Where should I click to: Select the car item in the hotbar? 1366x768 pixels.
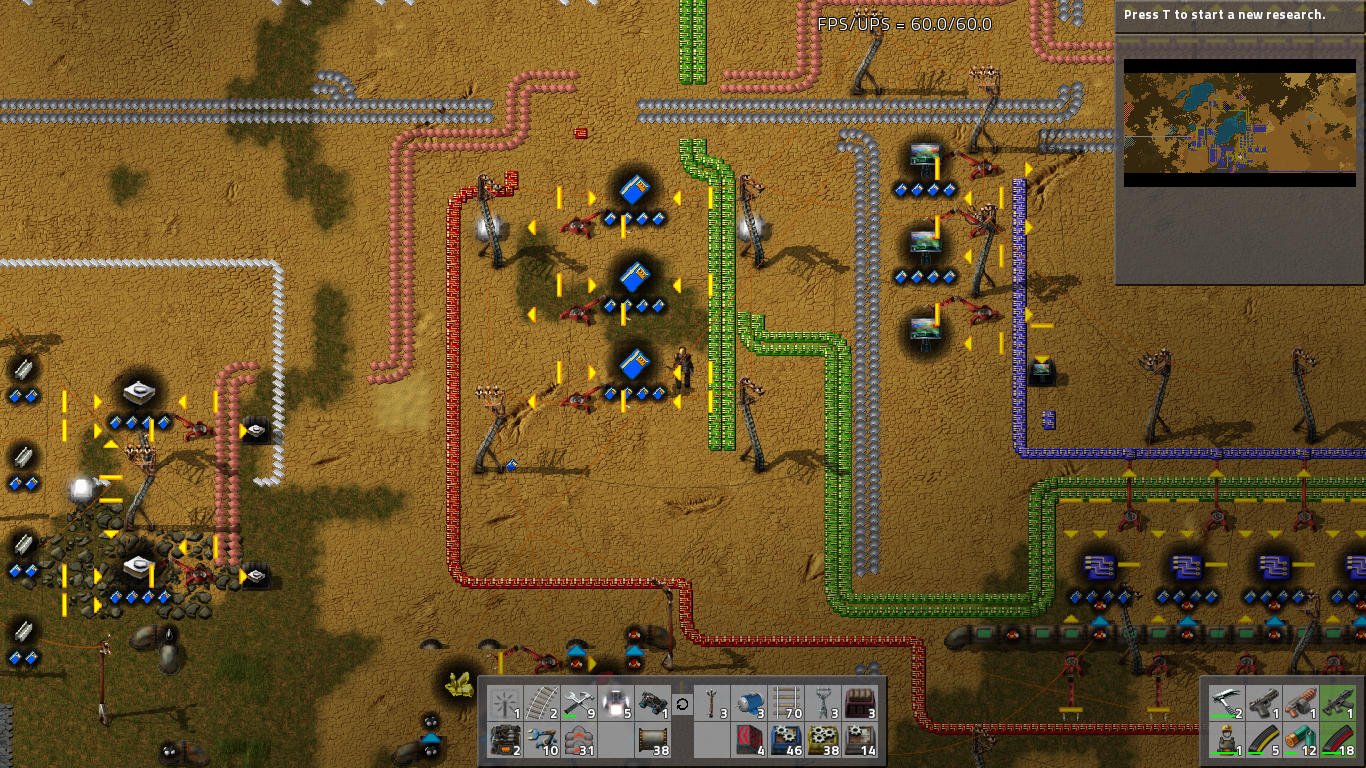tap(652, 703)
